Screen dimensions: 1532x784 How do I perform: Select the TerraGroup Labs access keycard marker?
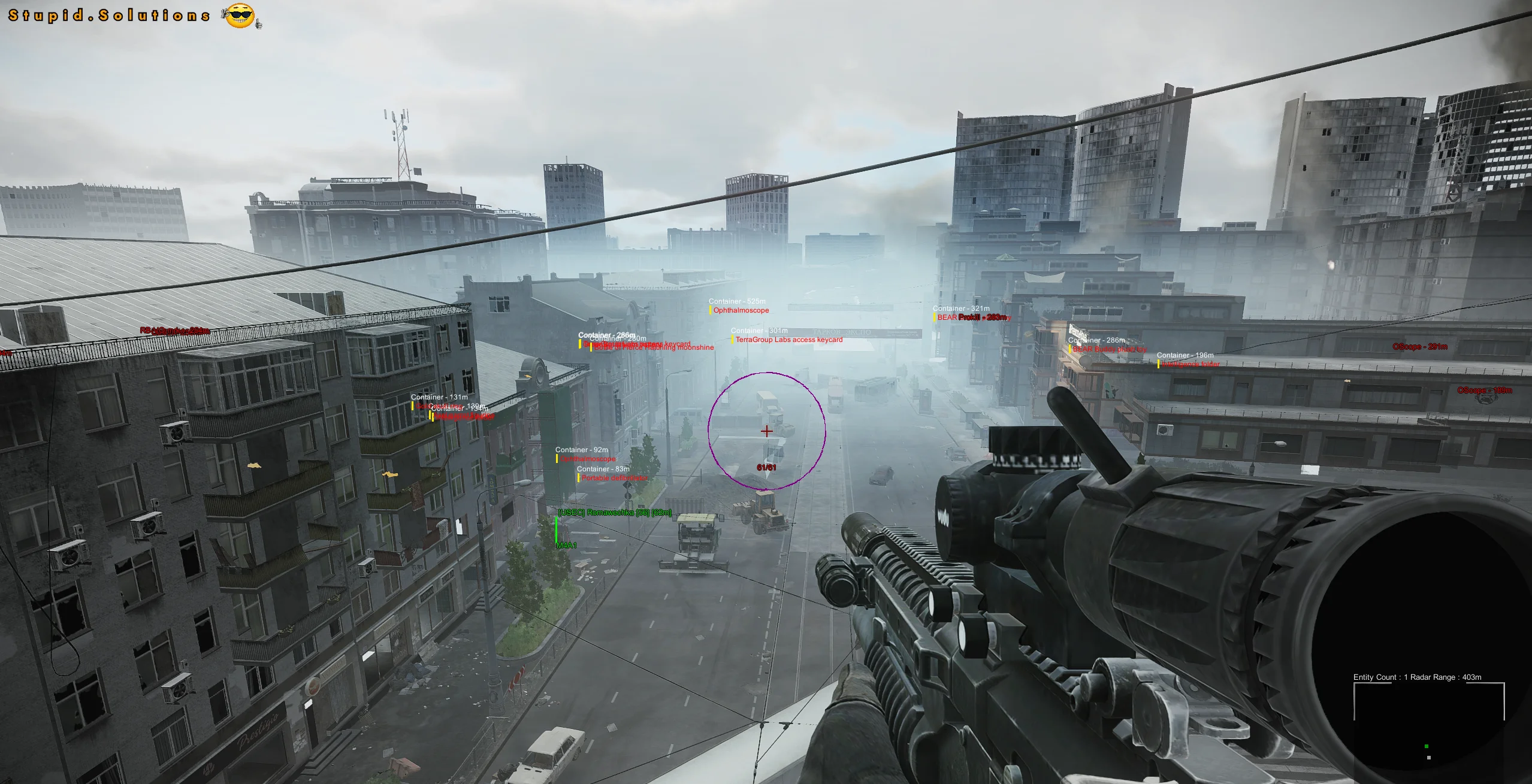pos(788,340)
